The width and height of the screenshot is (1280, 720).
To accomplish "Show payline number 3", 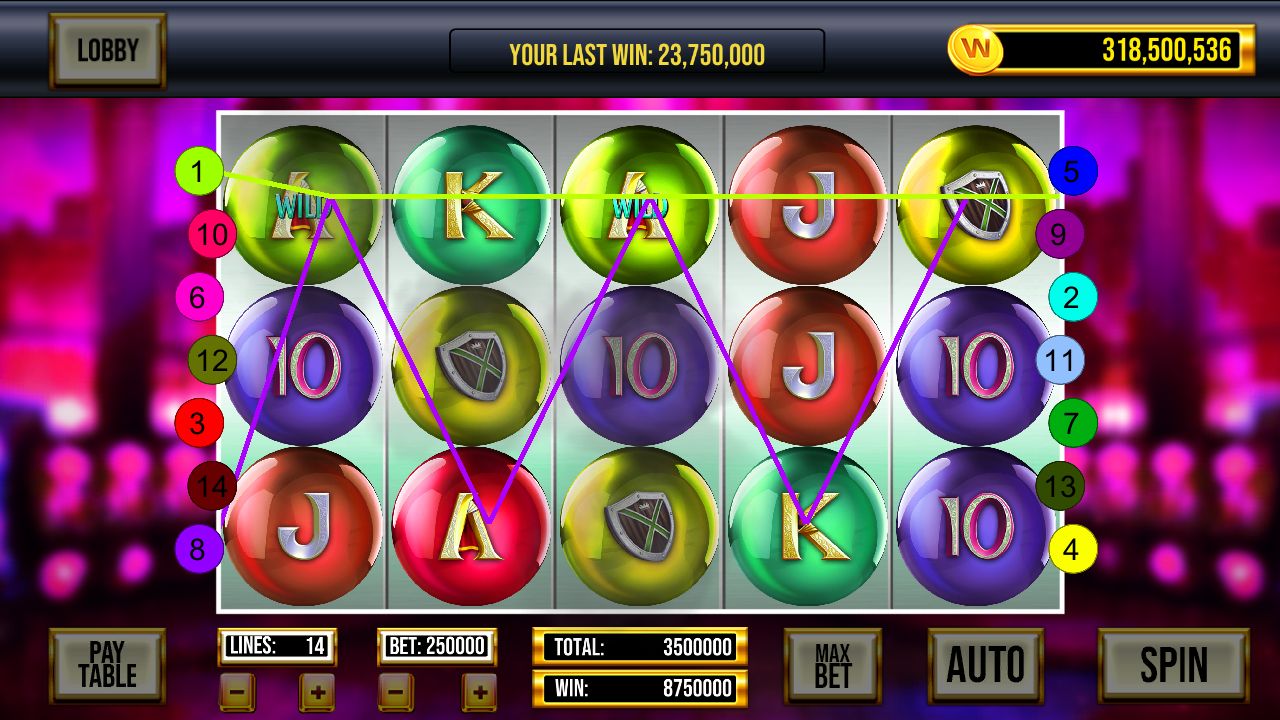I will [198, 423].
